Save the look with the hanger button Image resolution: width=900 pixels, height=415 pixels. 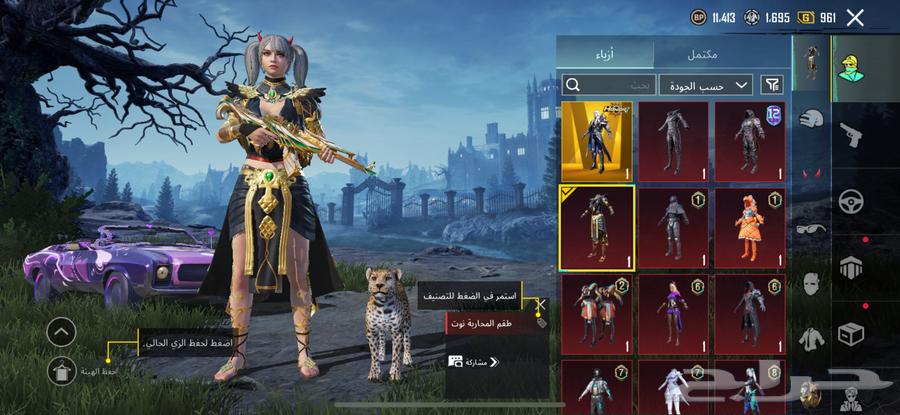(61, 369)
